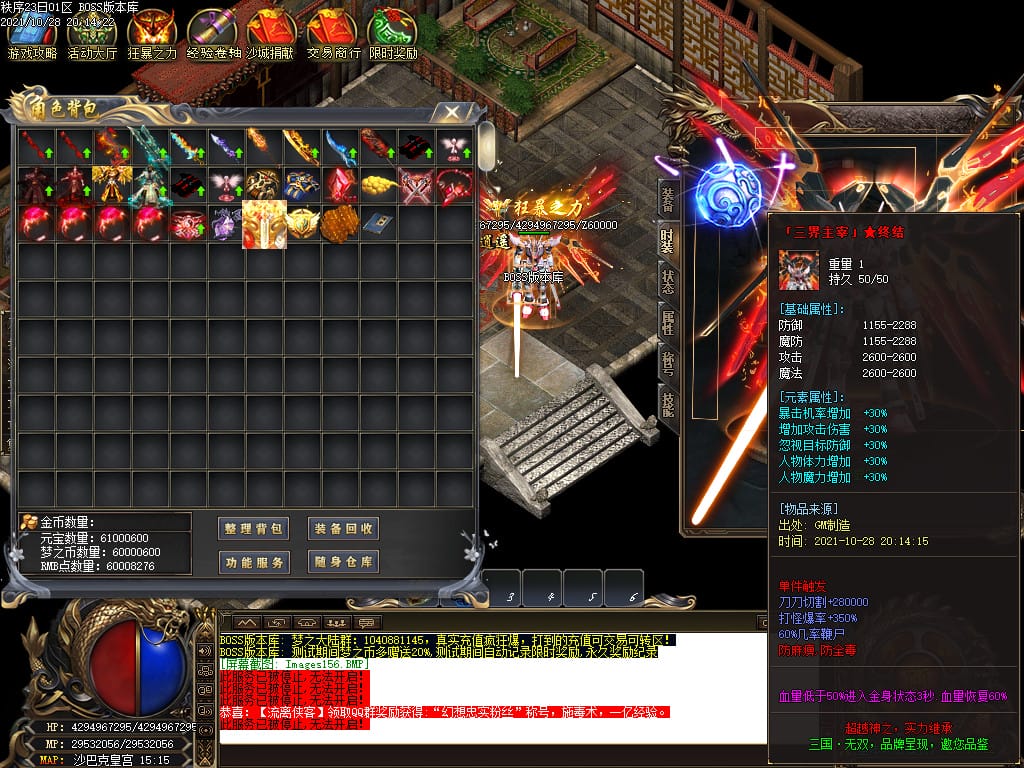Image resolution: width=1024 pixels, height=768 pixels.
Task: Close the 角色背包 inventory window
Action: pyautogui.click(x=453, y=111)
